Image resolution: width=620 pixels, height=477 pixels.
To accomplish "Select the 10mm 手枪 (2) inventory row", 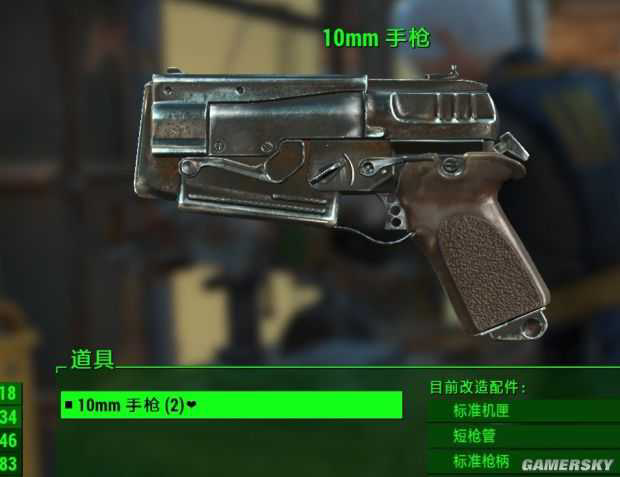I will pyautogui.click(x=231, y=405).
